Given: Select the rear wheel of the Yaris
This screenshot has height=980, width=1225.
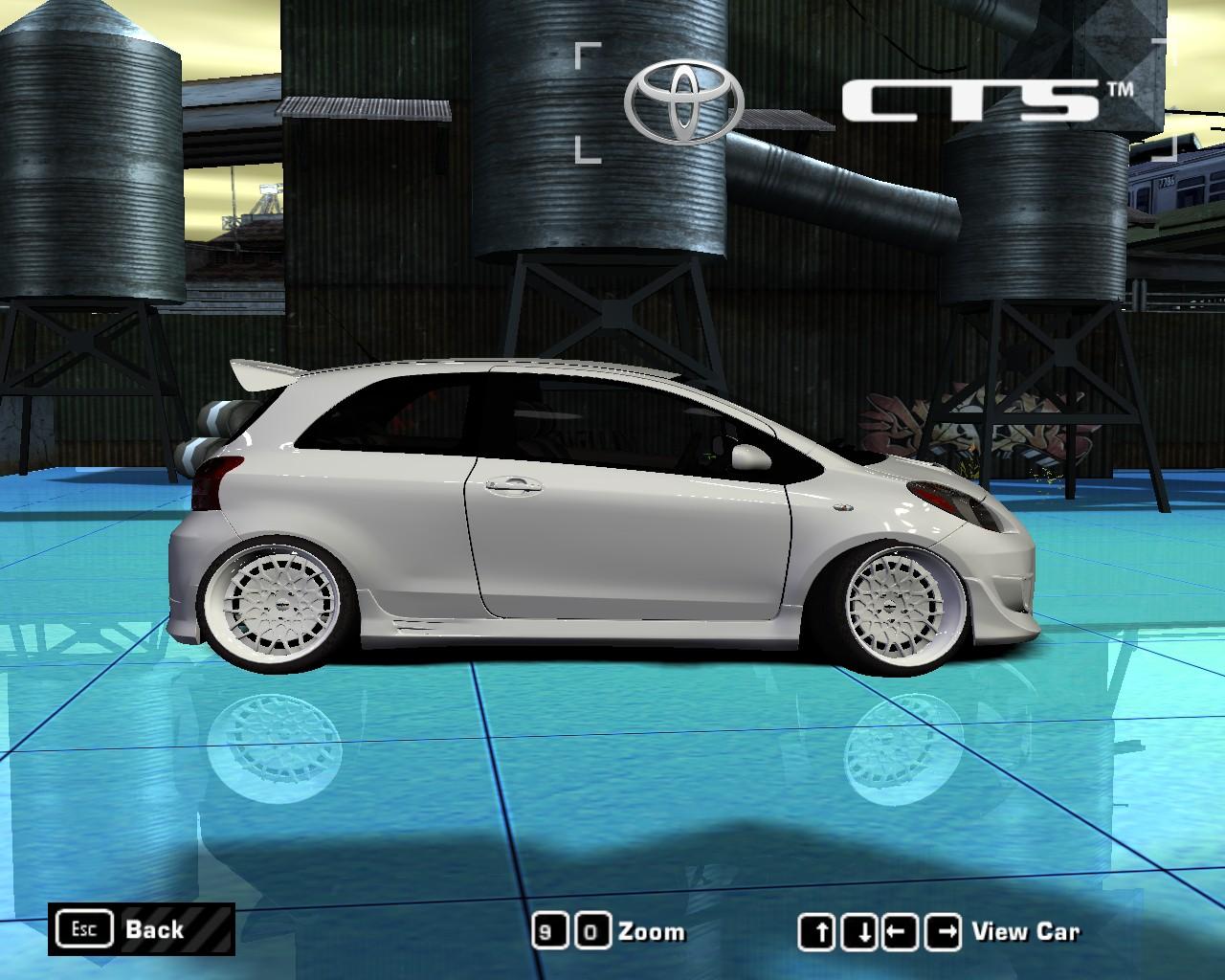Looking at the screenshot, I should 280,606.
